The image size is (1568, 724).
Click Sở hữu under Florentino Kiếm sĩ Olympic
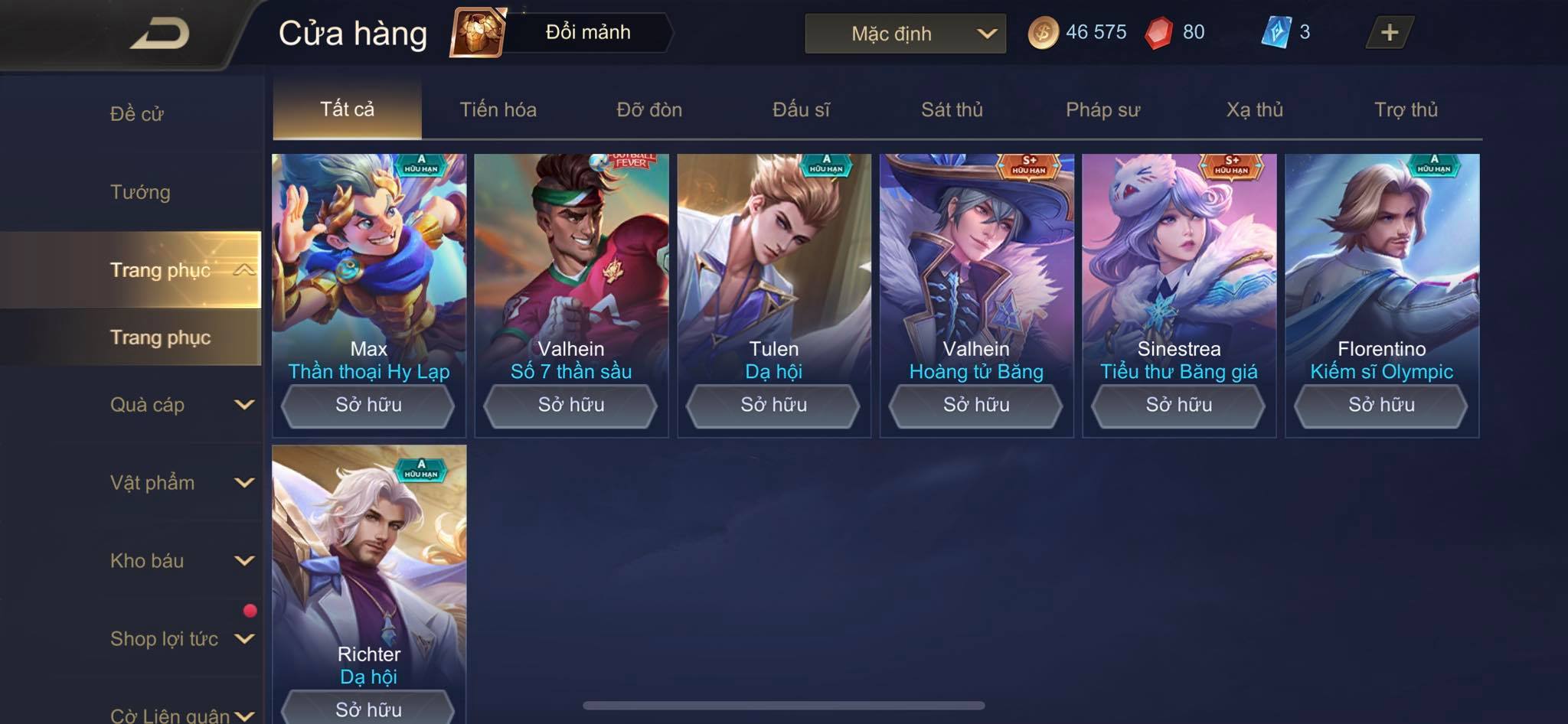(1381, 405)
